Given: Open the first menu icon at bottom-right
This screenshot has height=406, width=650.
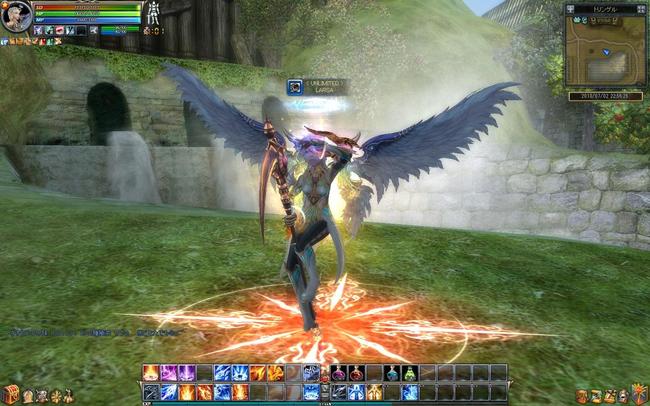Looking at the screenshot, I should point(581,396).
